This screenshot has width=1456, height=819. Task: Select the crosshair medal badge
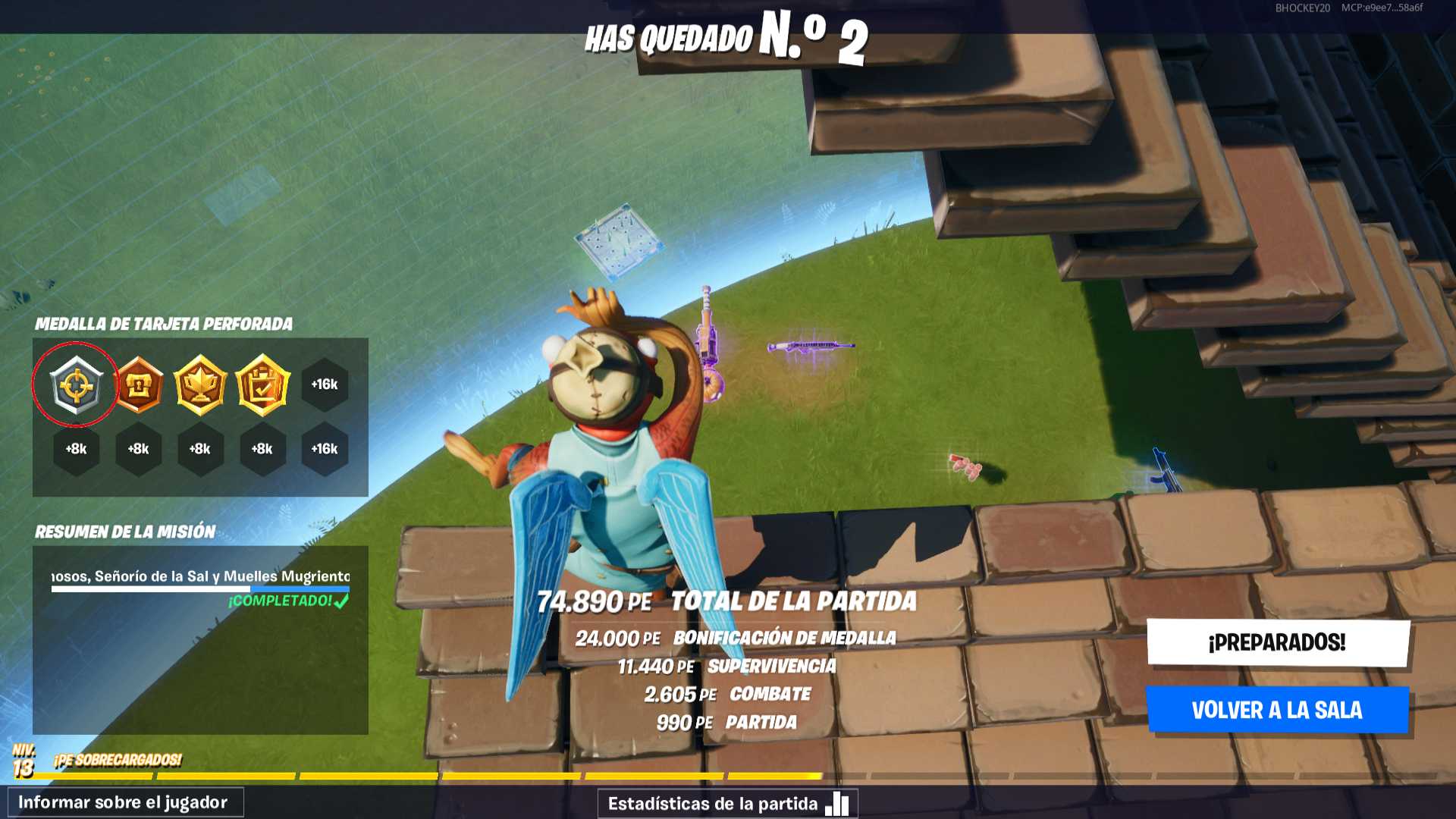click(x=77, y=385)
